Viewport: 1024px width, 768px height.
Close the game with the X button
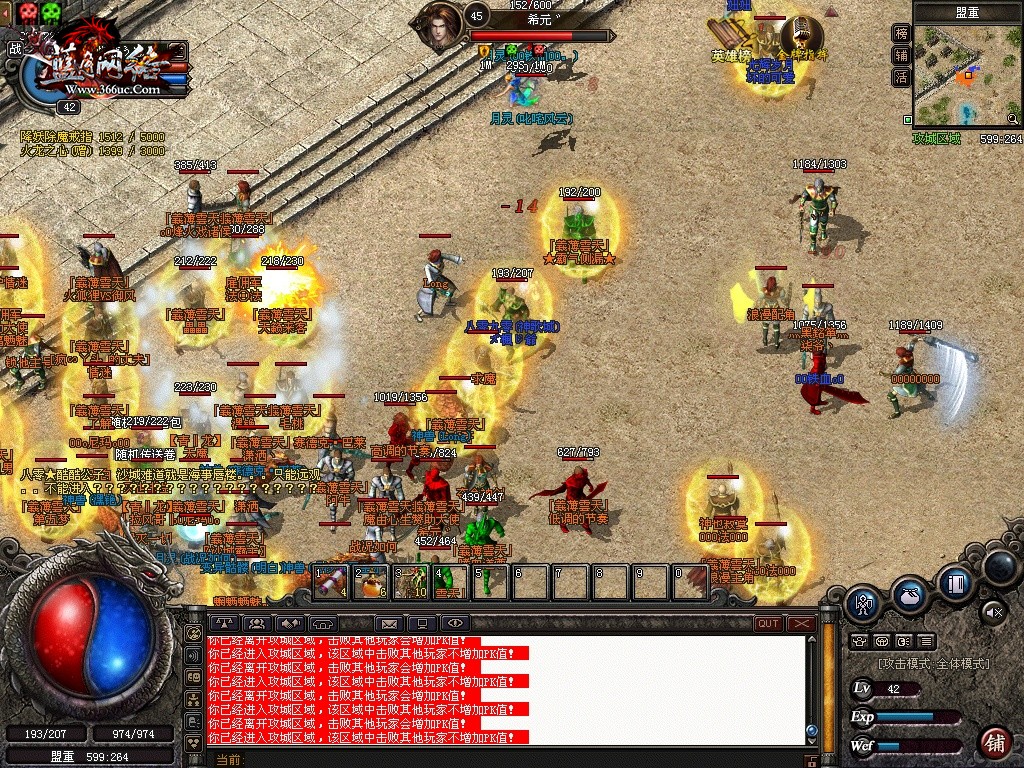point(801,623)
